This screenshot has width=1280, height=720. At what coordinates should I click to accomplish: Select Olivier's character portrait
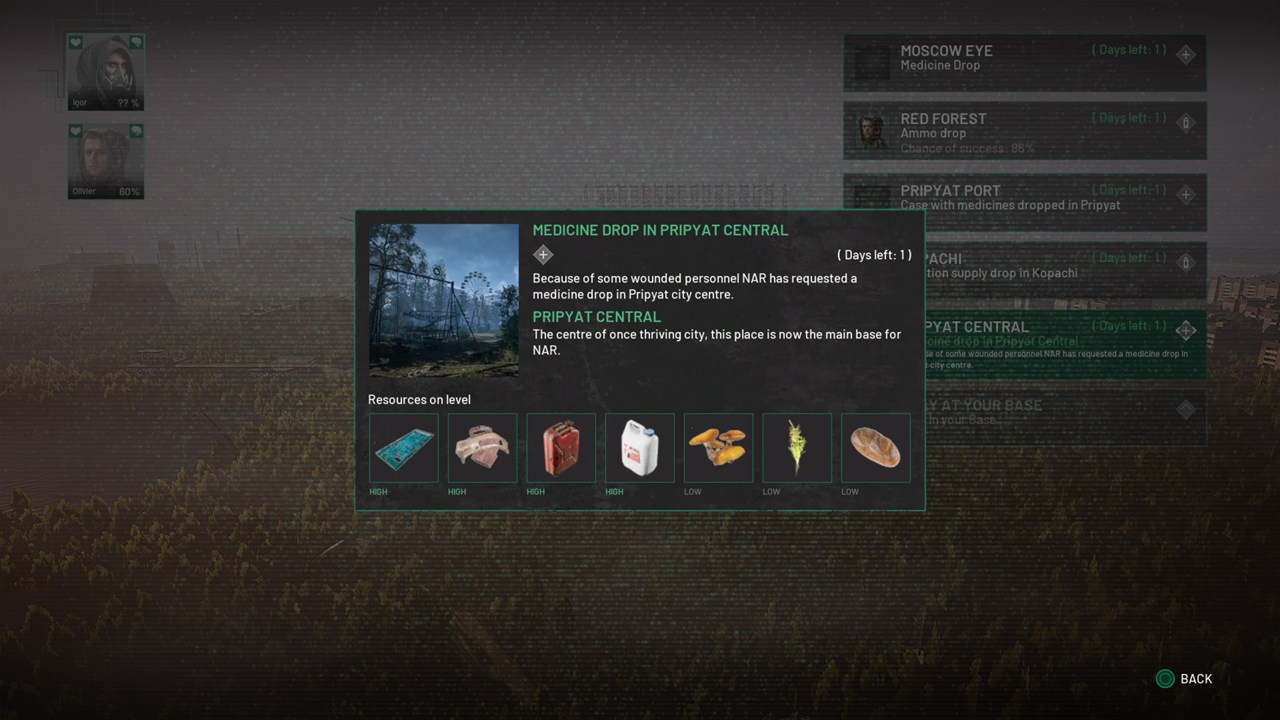point(105,161)
